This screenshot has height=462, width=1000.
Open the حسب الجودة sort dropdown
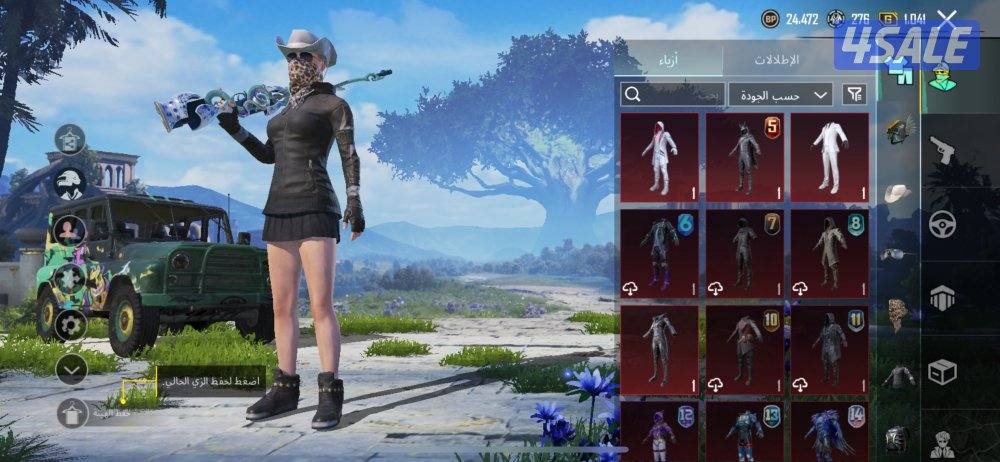pyautogui.click(x=781, y=95)
